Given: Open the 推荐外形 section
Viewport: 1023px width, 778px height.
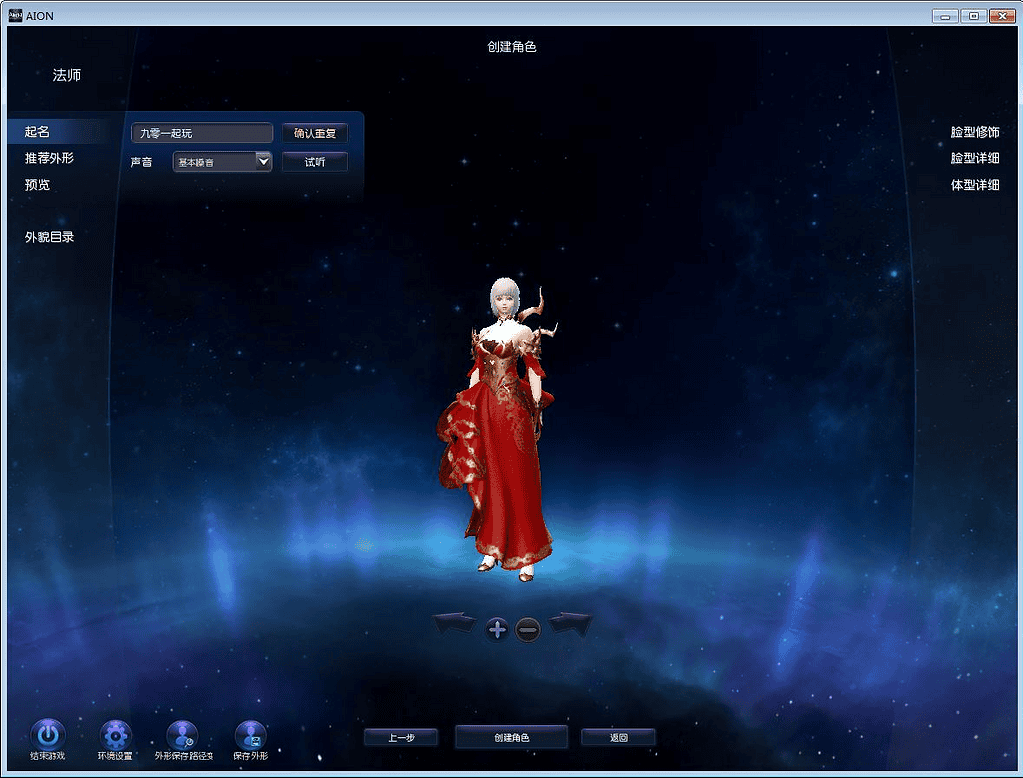Looking at the screenshot, I should pyautogui.click(x=49, y=158).
